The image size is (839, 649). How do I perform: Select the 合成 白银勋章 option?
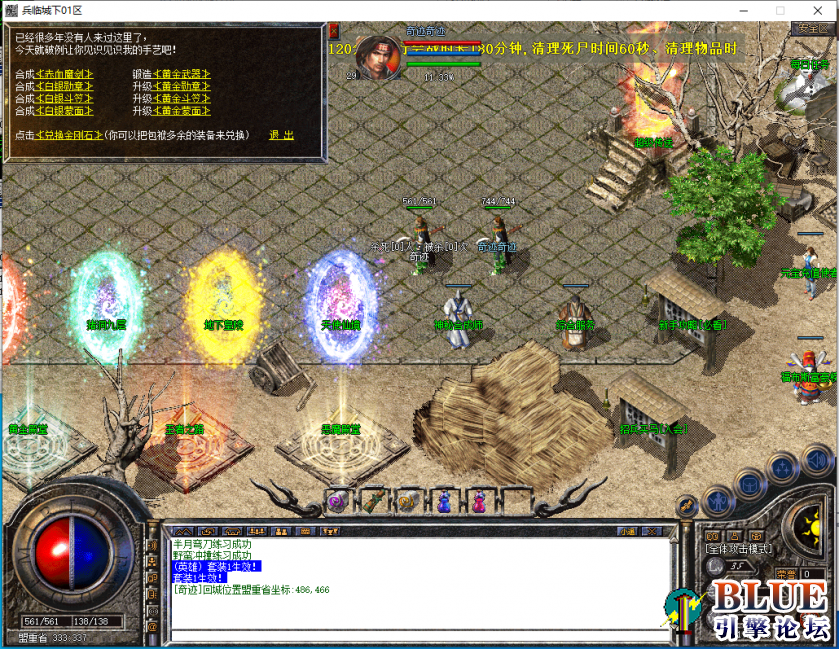point(66,87)
